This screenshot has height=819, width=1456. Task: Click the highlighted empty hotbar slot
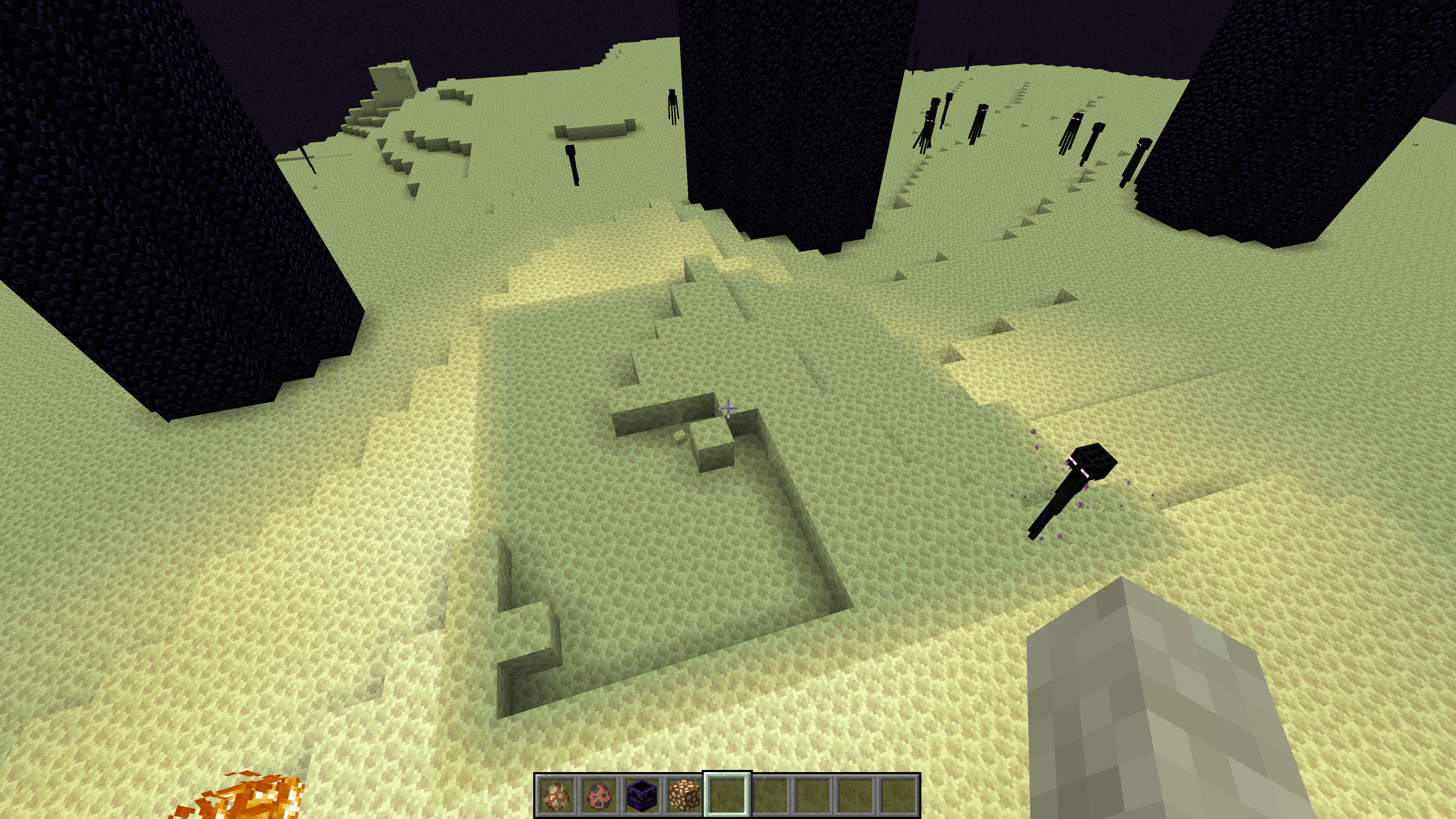tap(727, 795)
